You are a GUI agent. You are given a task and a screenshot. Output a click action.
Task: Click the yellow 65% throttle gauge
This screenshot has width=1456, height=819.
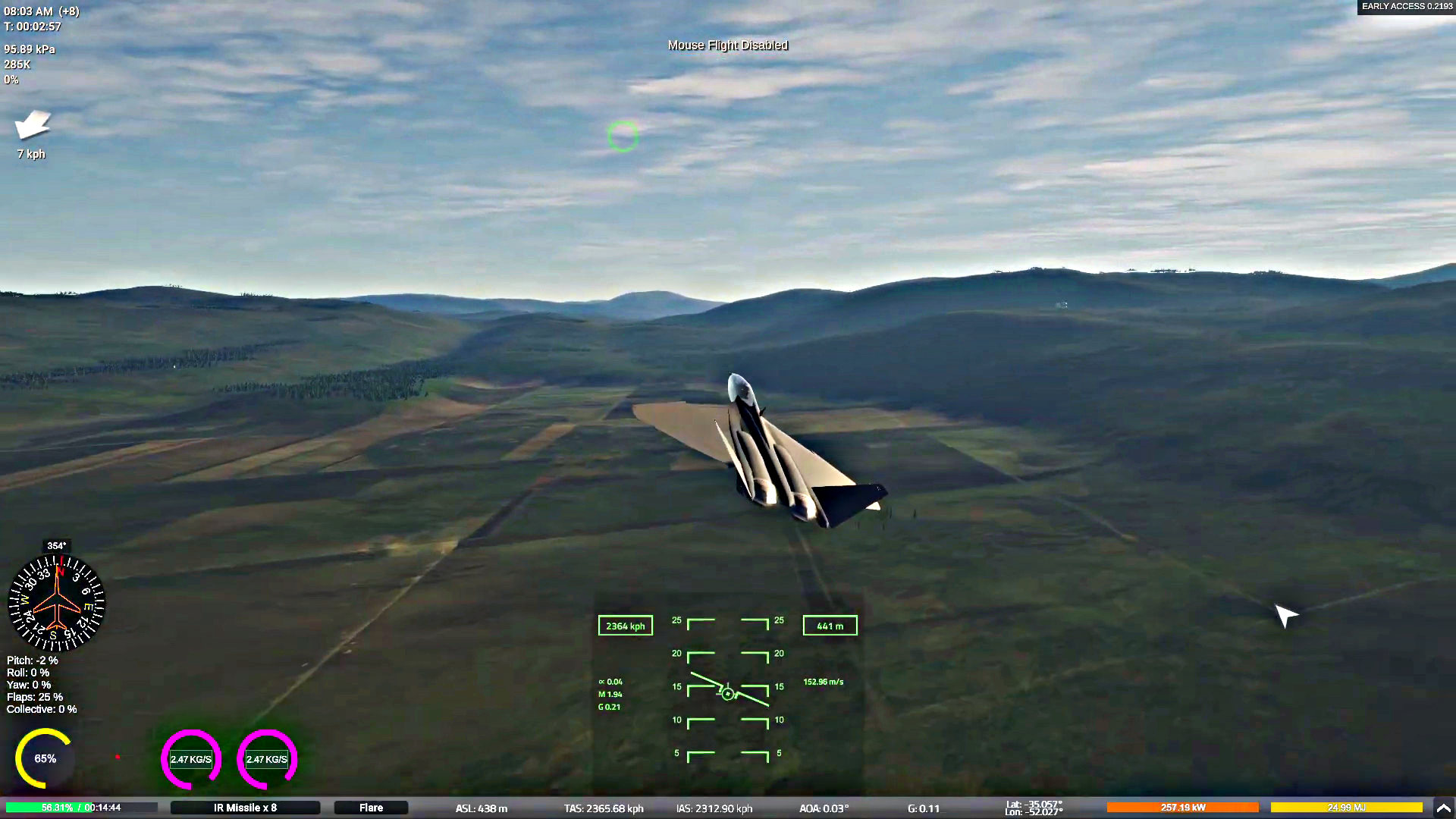point(45,758)
